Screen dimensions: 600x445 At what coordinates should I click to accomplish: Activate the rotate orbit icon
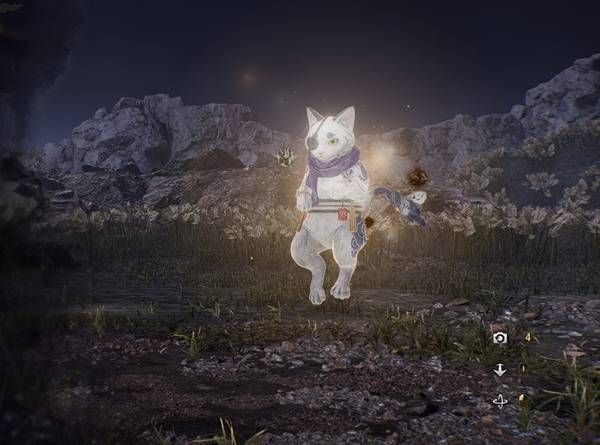500,401
